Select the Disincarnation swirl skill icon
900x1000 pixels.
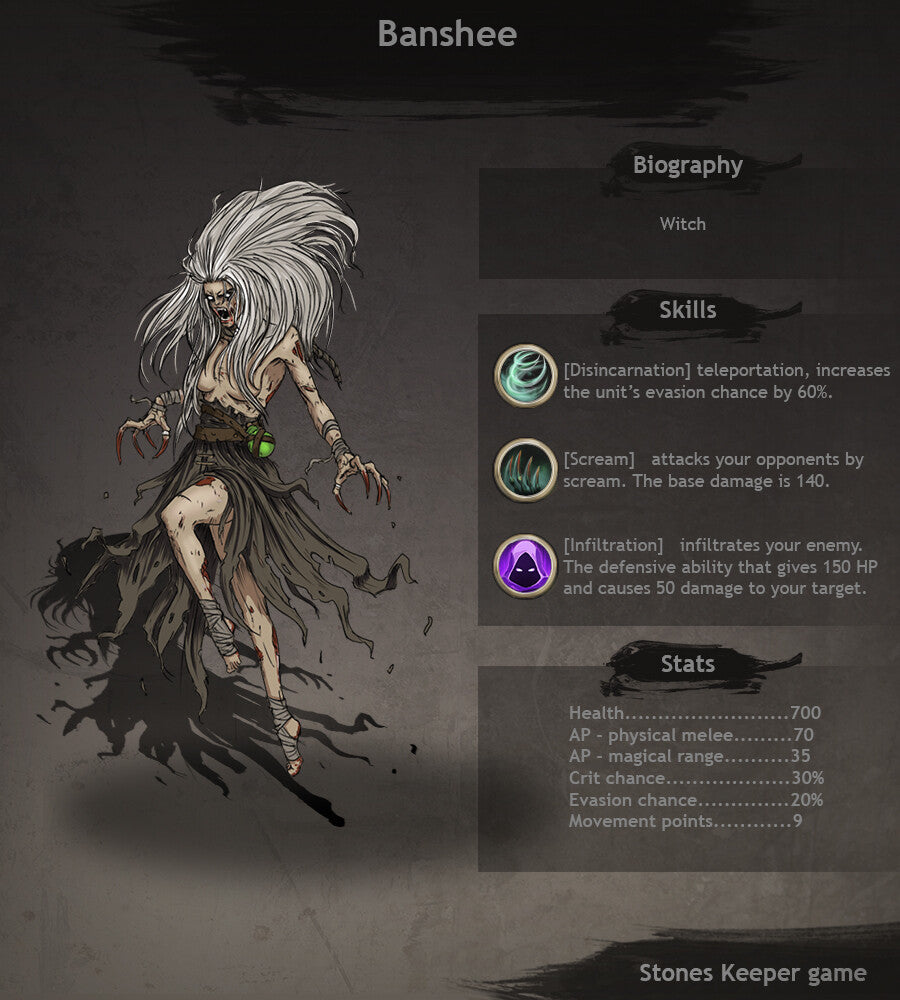(x=525, y=376)
